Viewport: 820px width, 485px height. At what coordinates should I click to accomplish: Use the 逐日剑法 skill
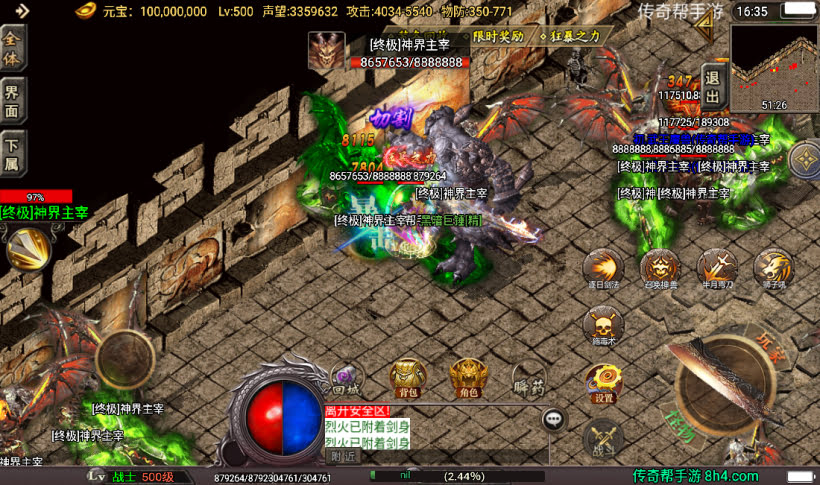coord(603,268)
